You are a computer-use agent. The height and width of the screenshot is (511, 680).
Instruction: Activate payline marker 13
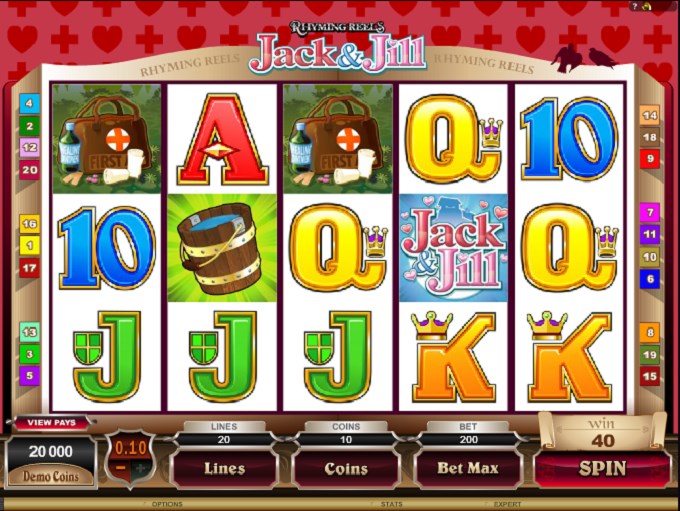29,332
